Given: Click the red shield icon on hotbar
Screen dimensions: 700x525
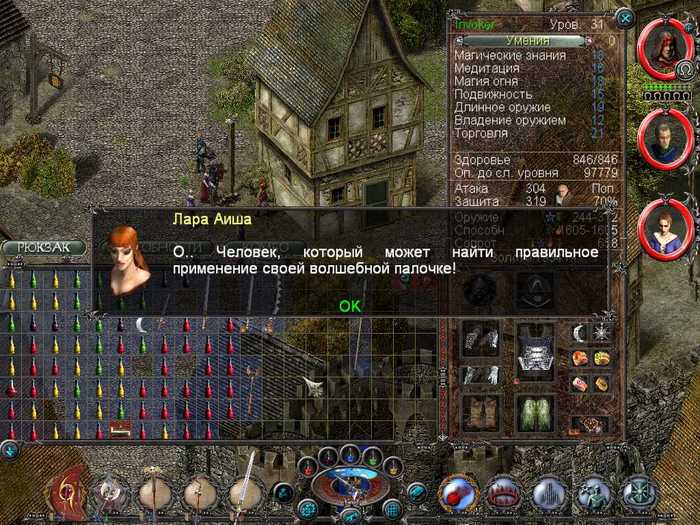Looking at the screenshot, I should (72, 492).
